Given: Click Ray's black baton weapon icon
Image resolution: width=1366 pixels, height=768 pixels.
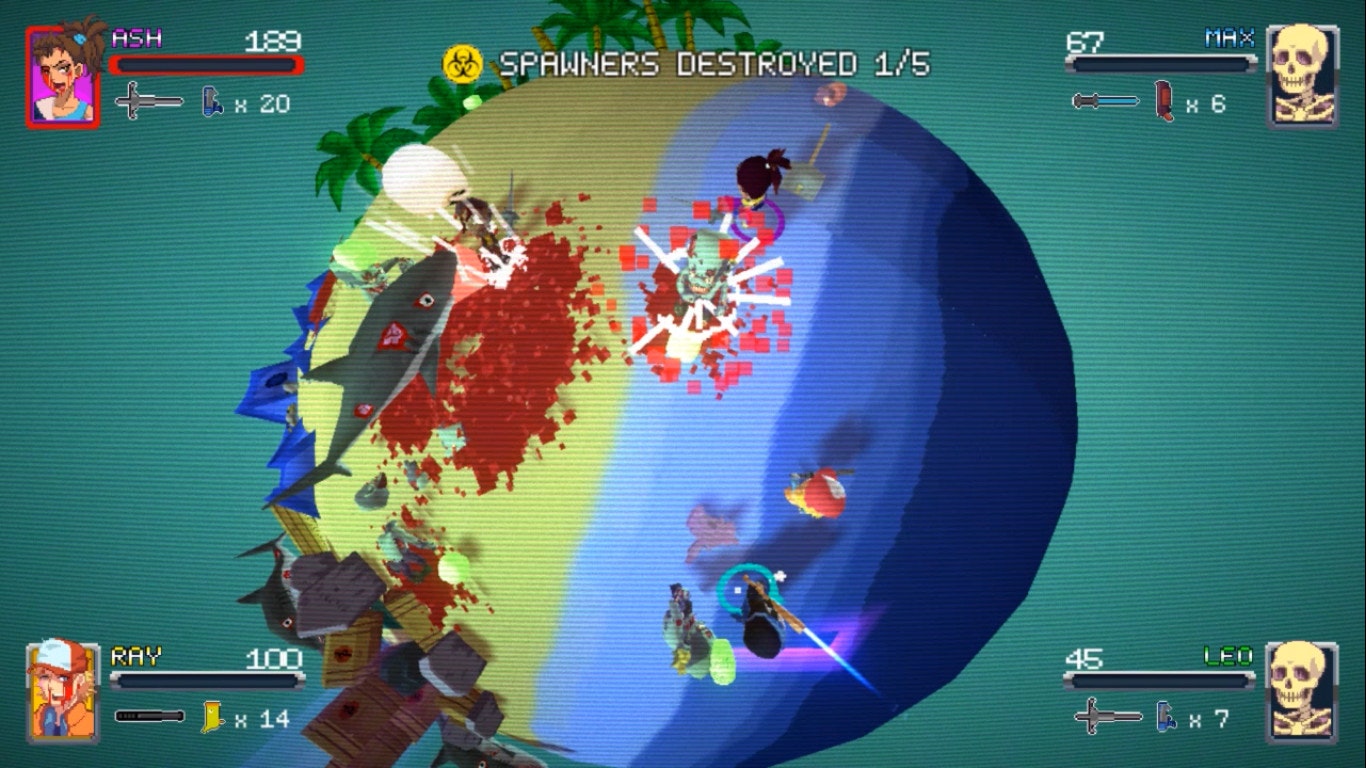Looking at the screenshot, I should point(149,716).
